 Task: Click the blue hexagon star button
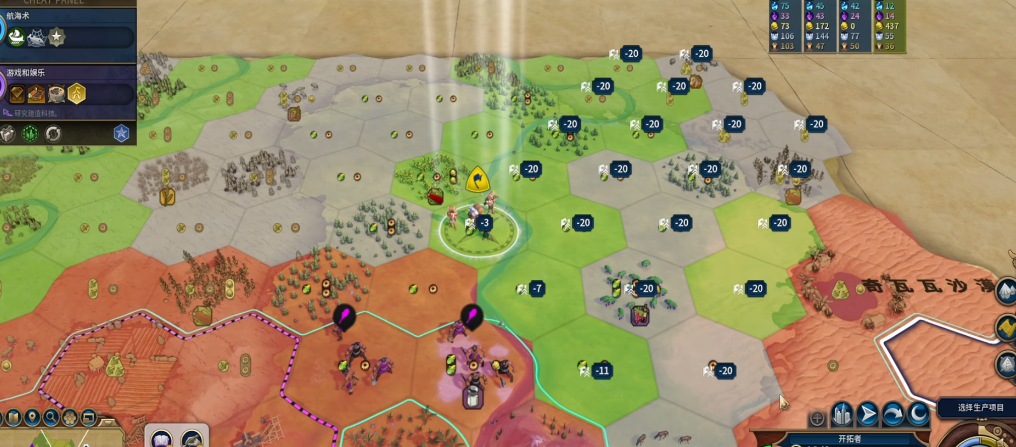tap(121, 133)
